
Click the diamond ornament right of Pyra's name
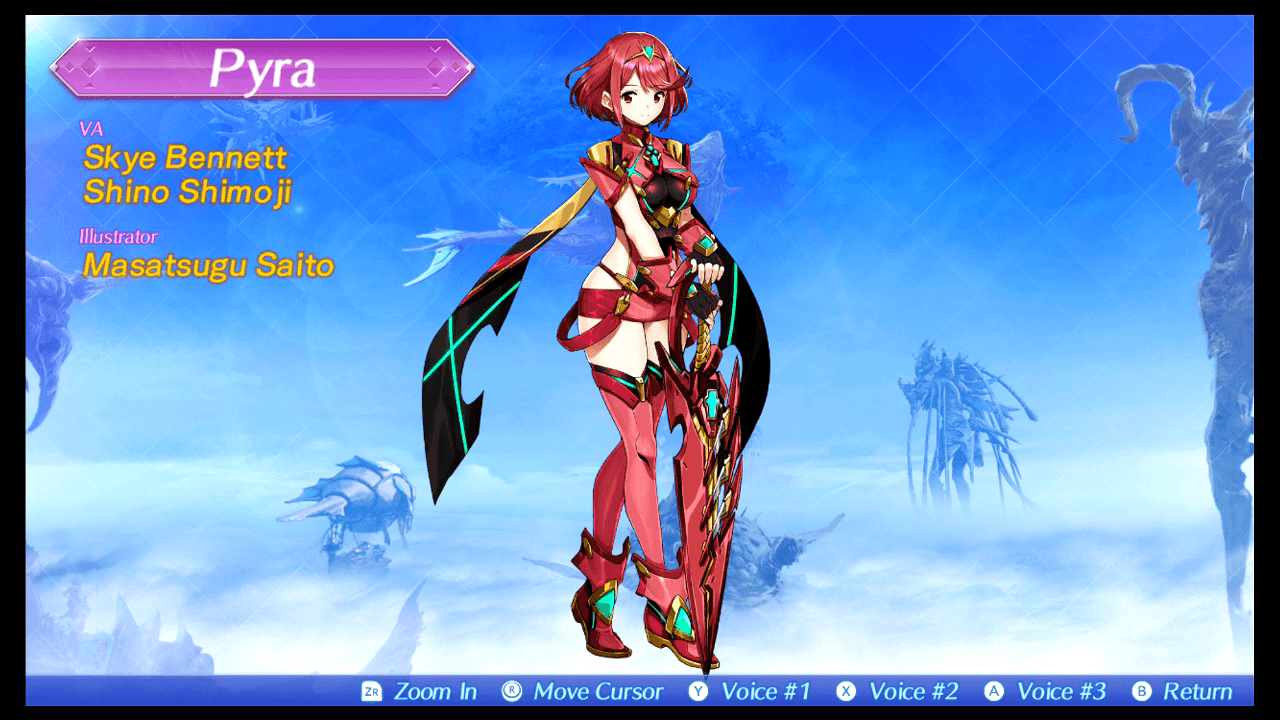coord(434,69)
